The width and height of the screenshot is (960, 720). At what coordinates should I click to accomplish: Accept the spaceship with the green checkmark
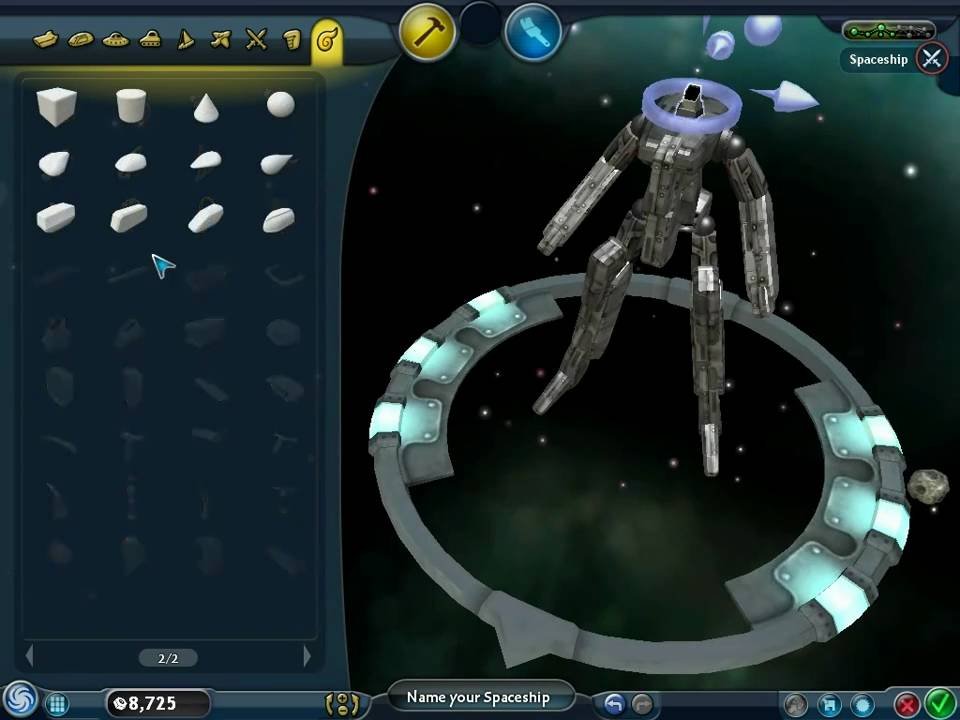pyautogui.click(x=939, y=703)
